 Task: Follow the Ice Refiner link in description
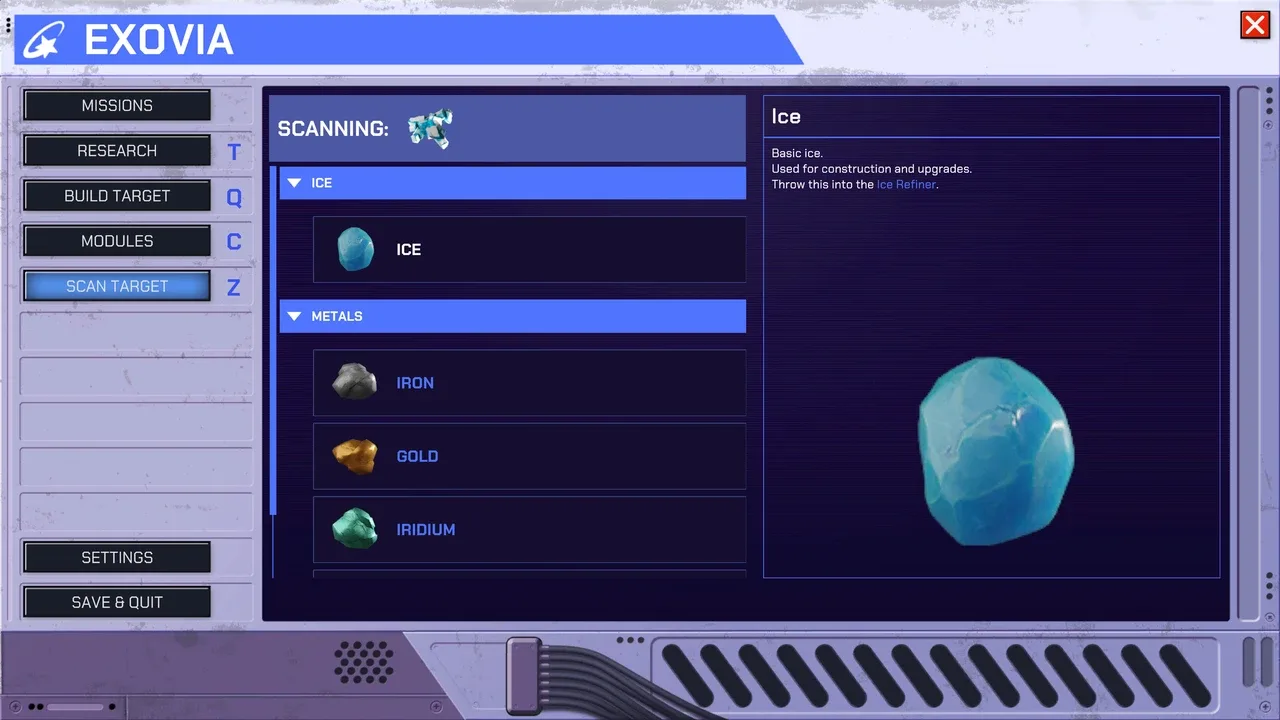click(906, 185)
